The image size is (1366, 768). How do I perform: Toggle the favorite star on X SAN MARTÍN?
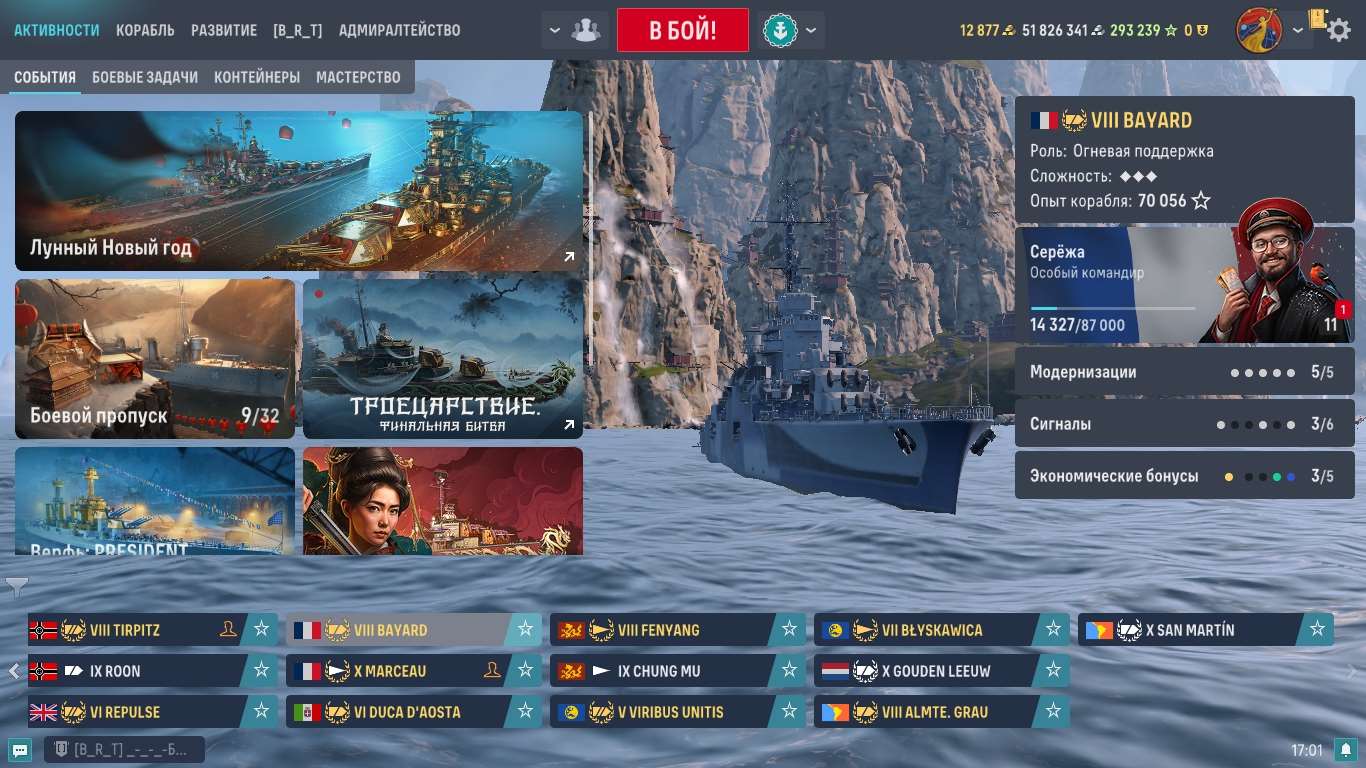[x=1315, y=630]
